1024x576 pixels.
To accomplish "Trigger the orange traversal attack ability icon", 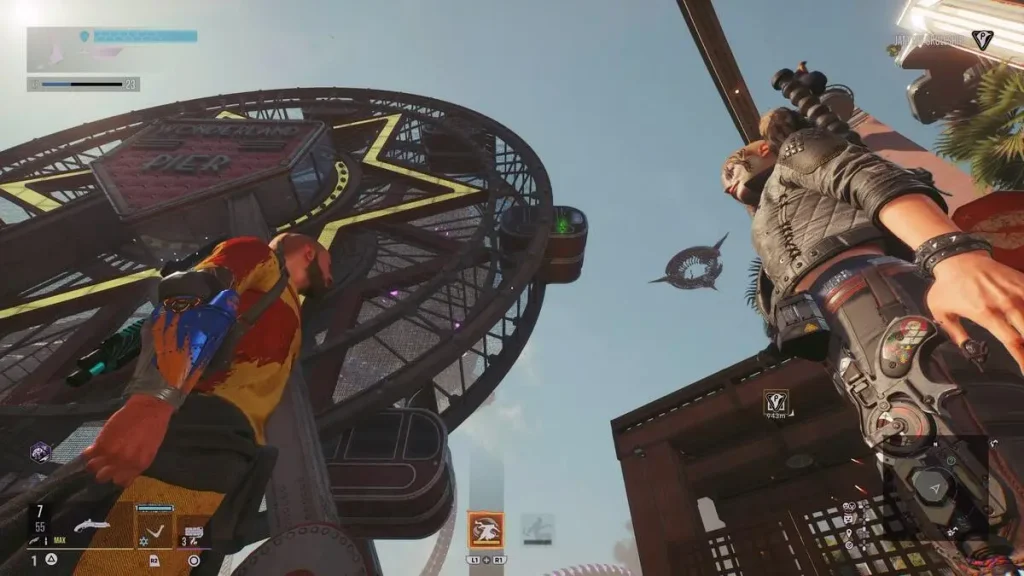I will click(486, 529).
